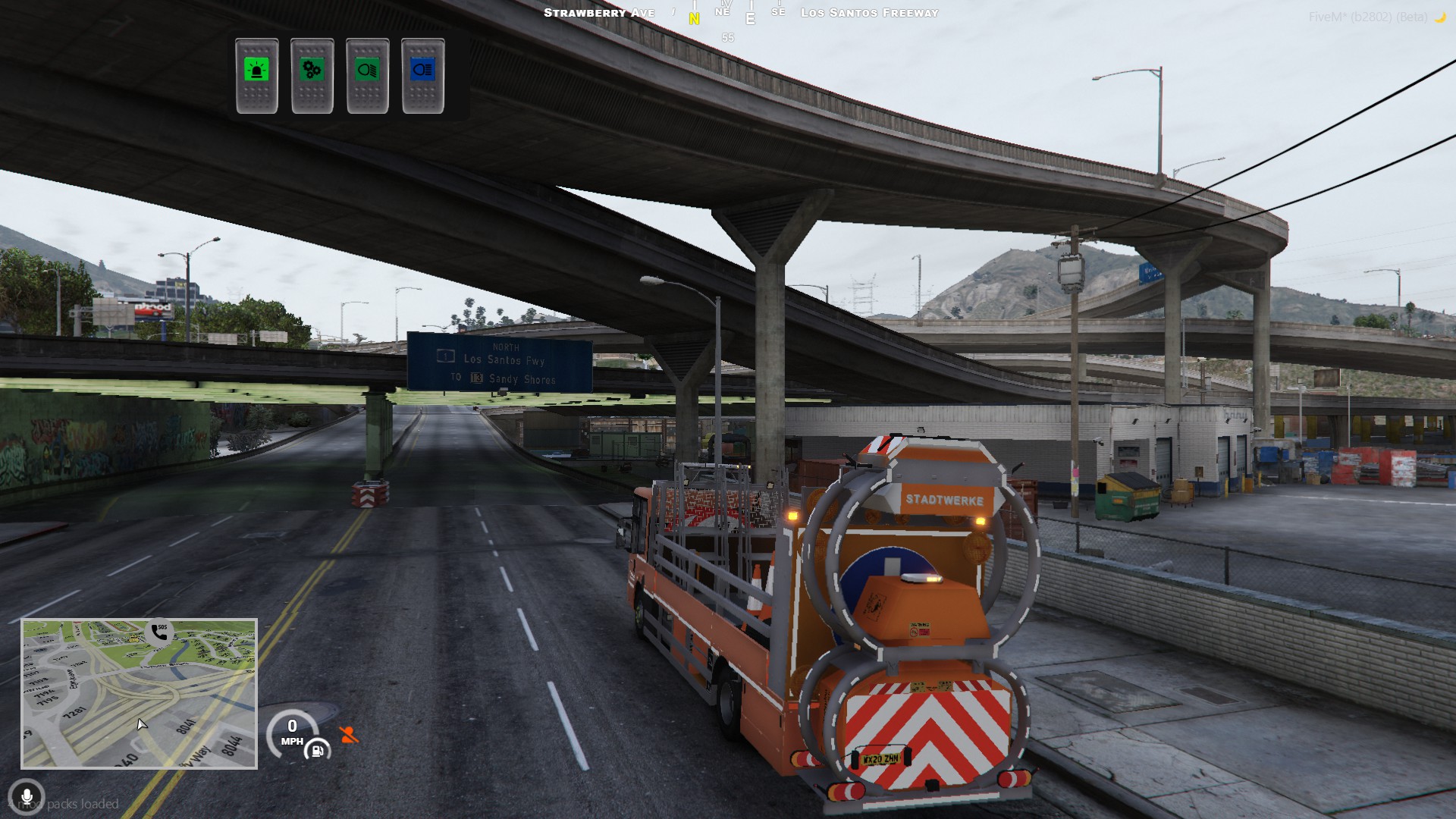Click the microphone voice chat icon

pos(27,795)
